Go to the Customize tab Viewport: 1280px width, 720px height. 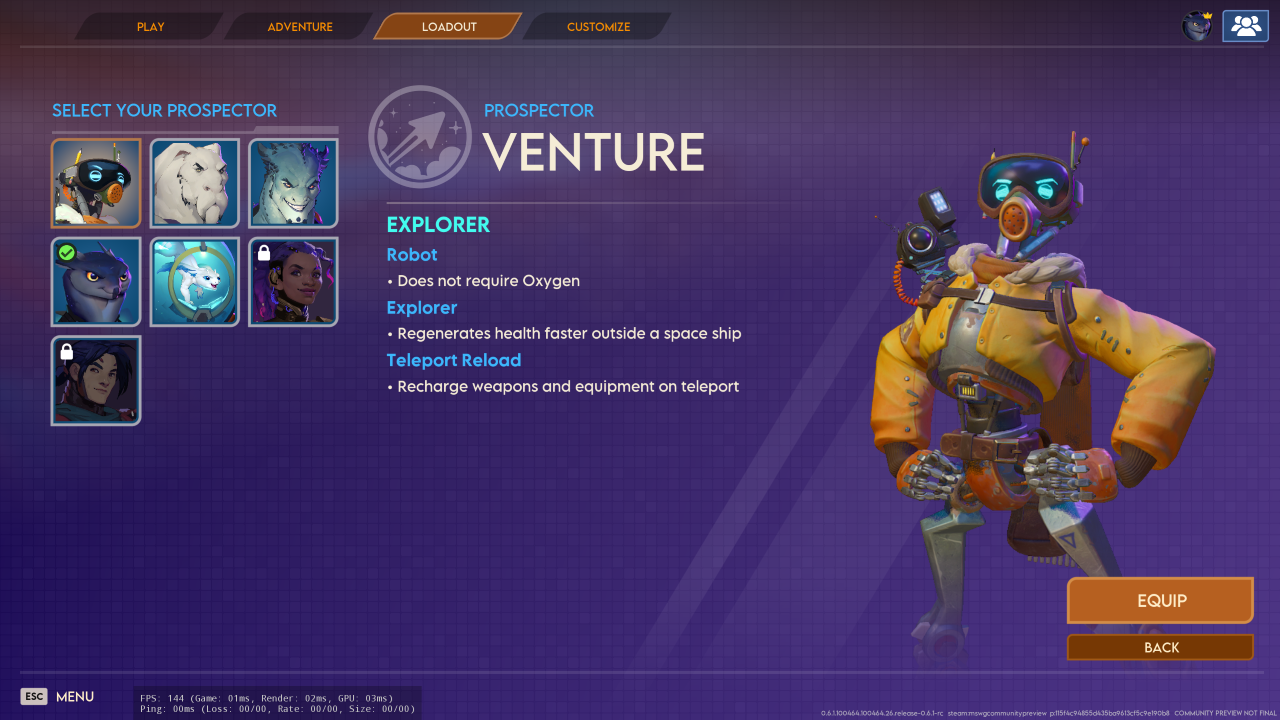coord(598,27)
